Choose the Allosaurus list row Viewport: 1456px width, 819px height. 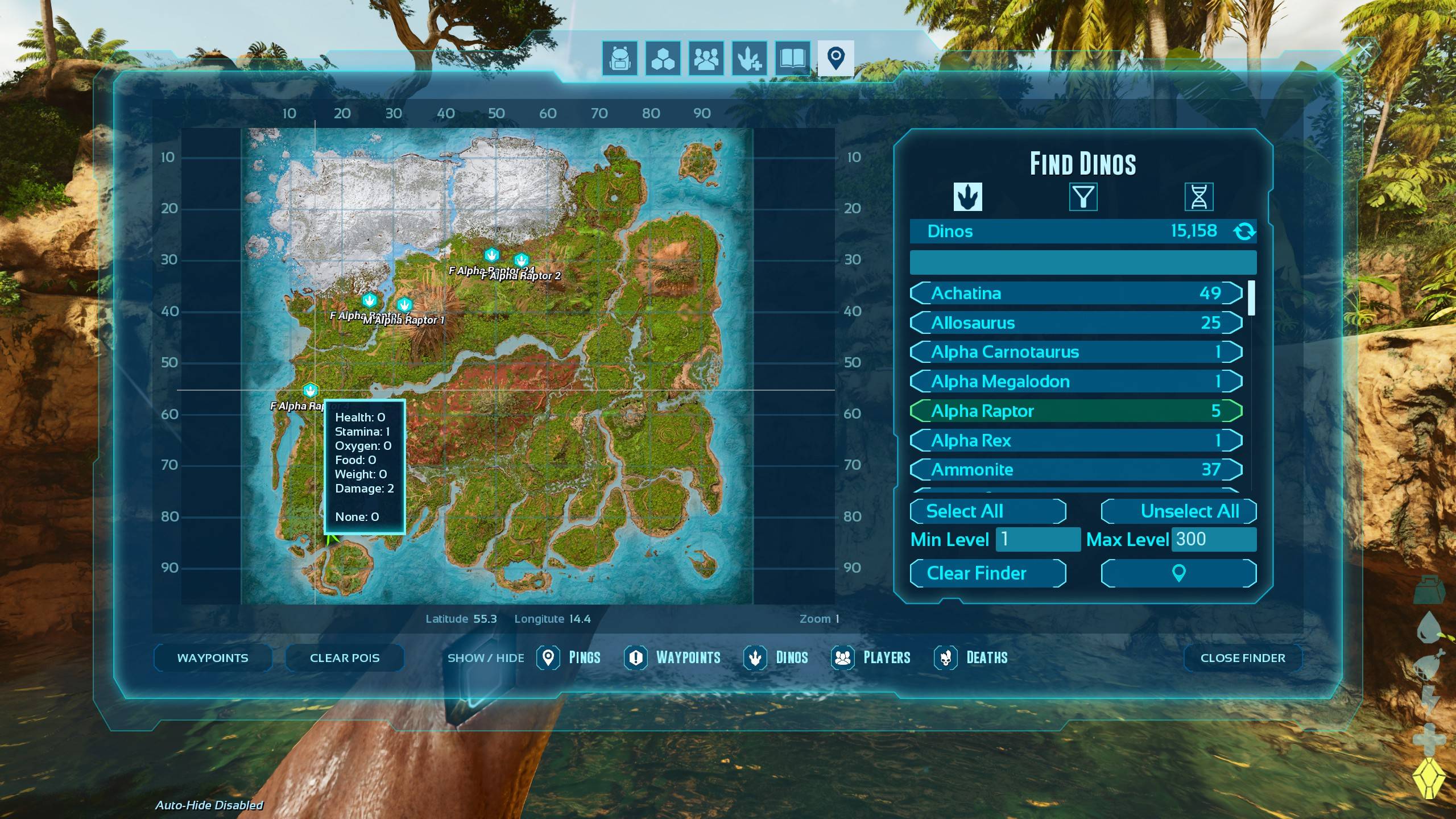coord(1076,322)
